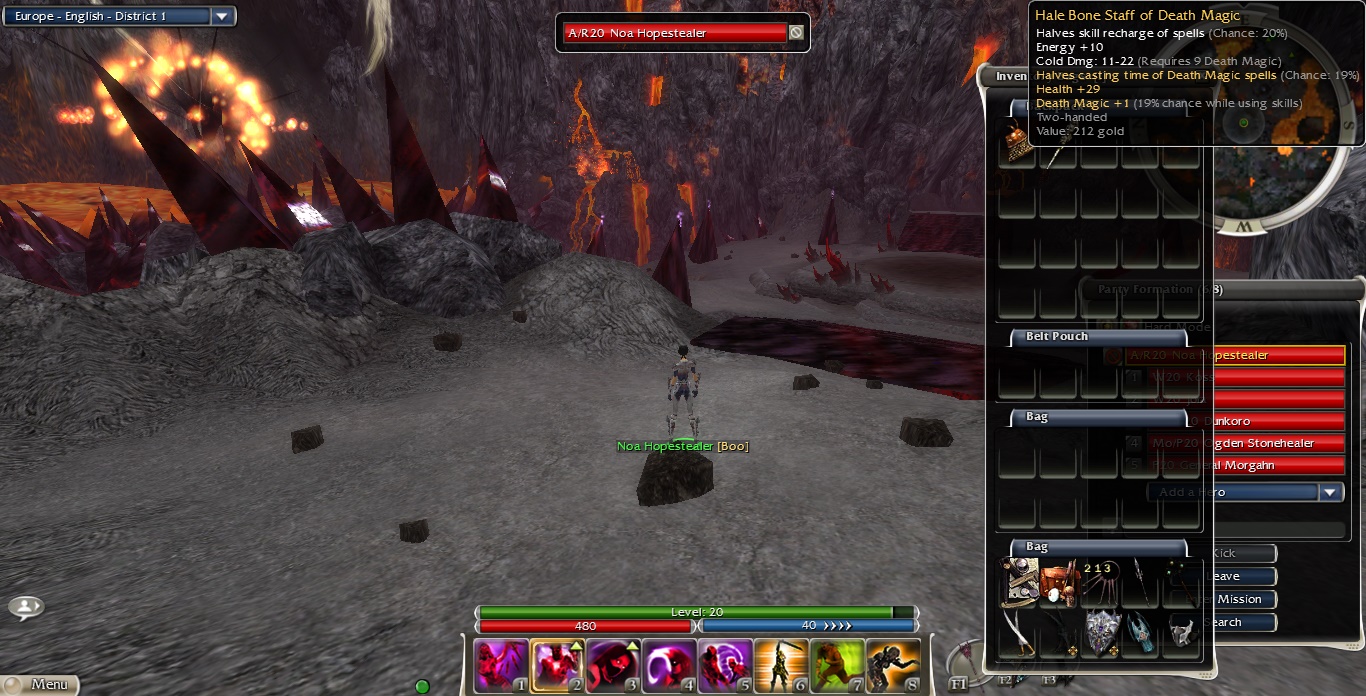Cast the skill in slot 5
Image resolution: width=1366 pixels, height=696 pixels.
(724, 665)
